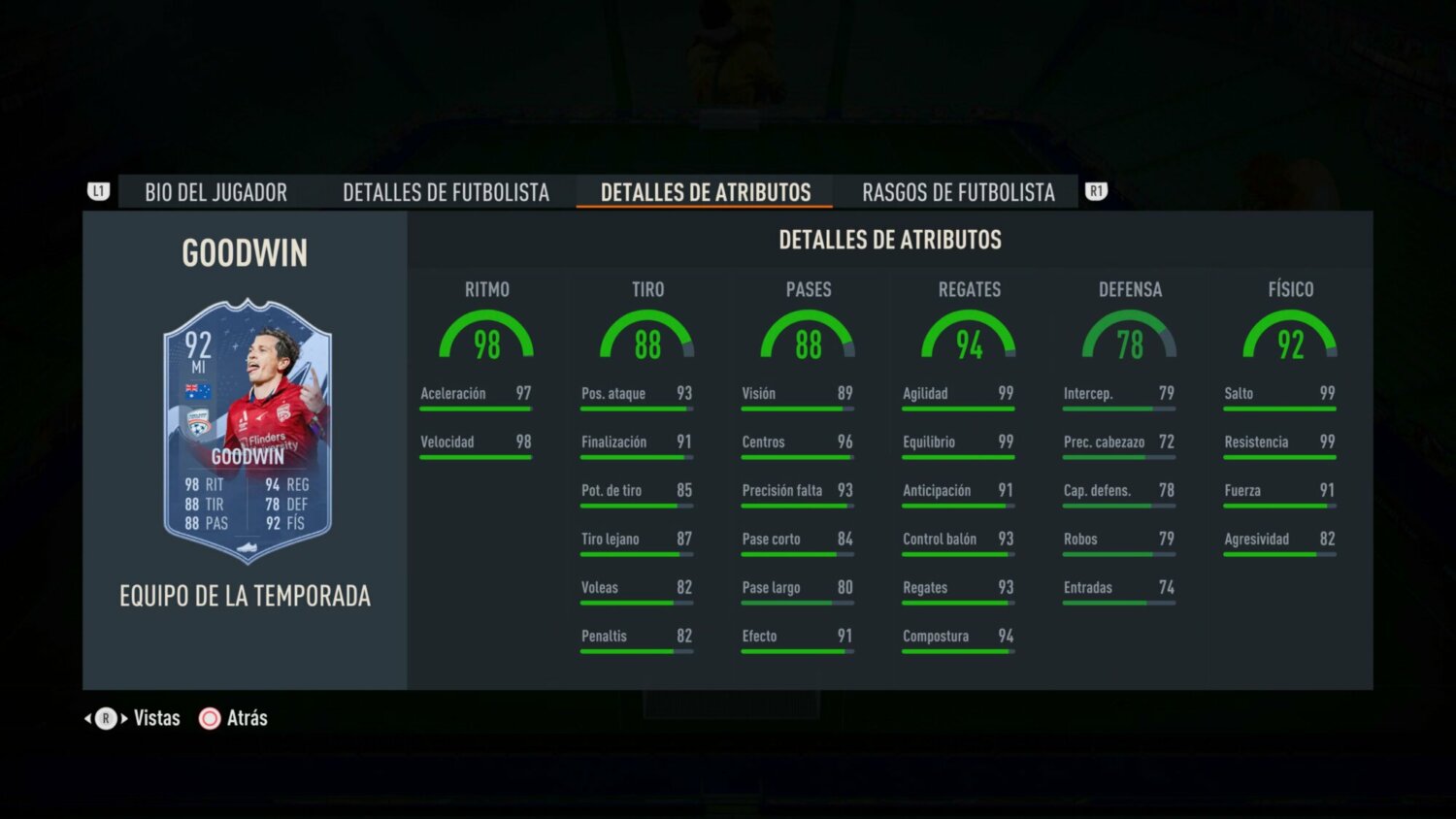Click Atrás to go back
Image resolution: width=1456 pixels, height=819 pixels.
pyautogui.click(x=248, y=718)
